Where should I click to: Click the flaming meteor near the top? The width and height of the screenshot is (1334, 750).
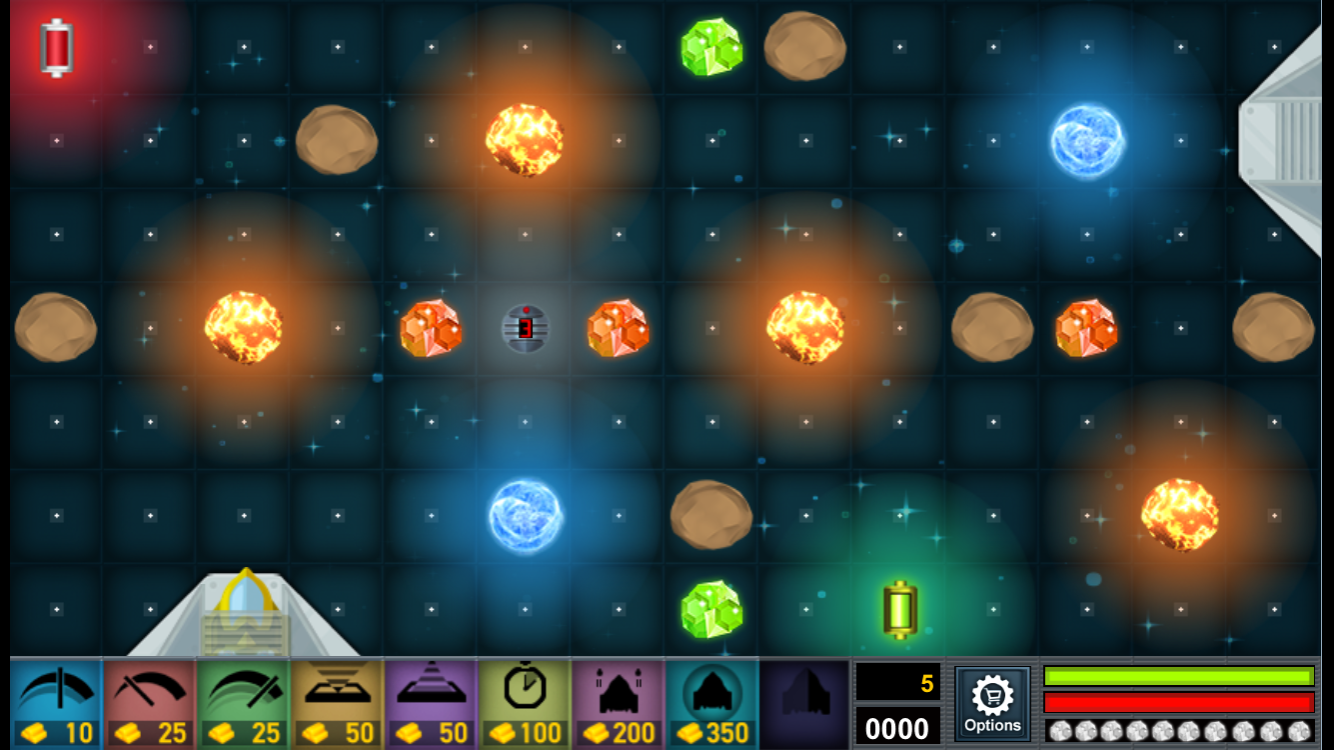click(524, 142)
